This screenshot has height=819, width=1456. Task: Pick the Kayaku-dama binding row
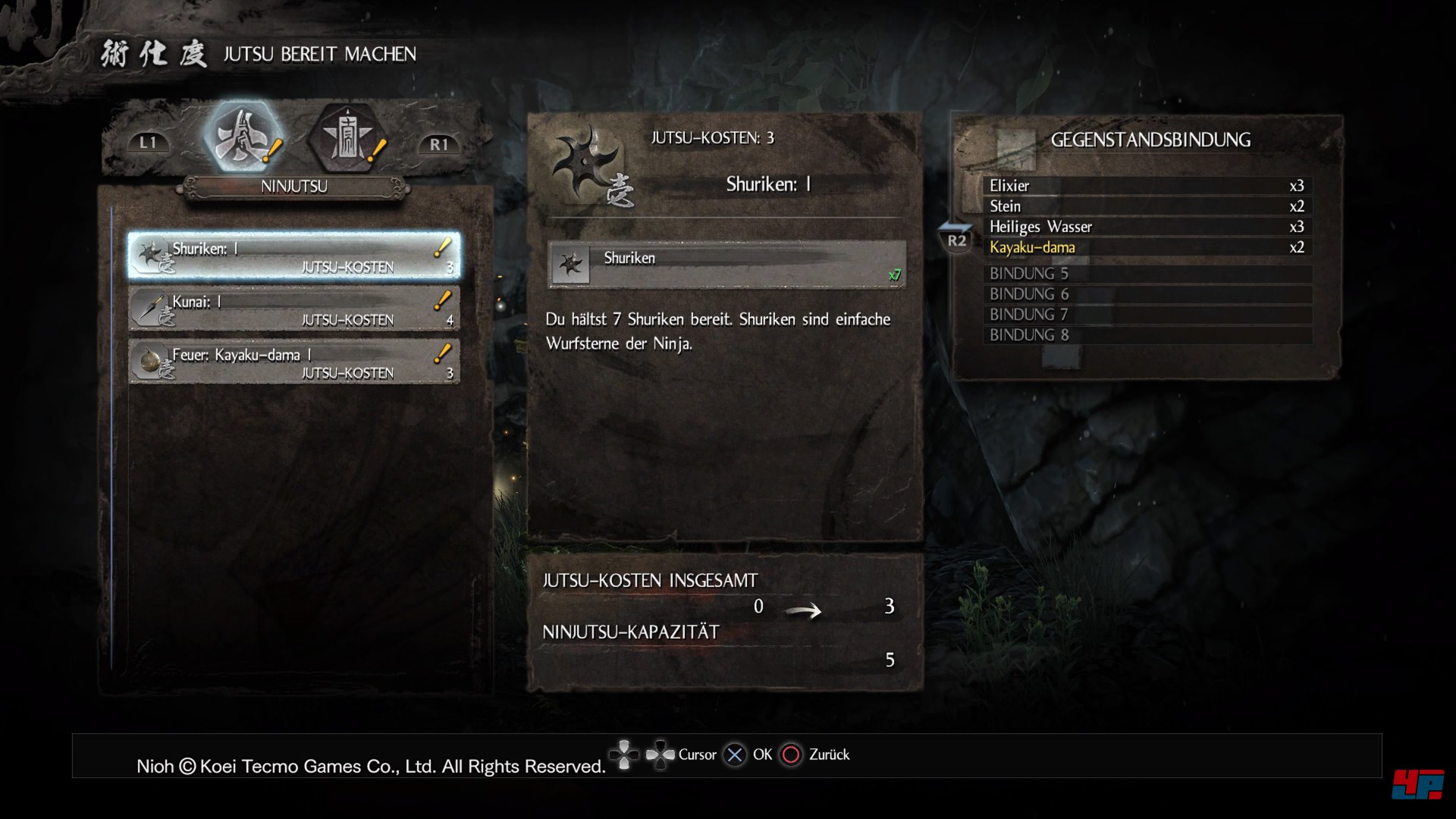1147,247
